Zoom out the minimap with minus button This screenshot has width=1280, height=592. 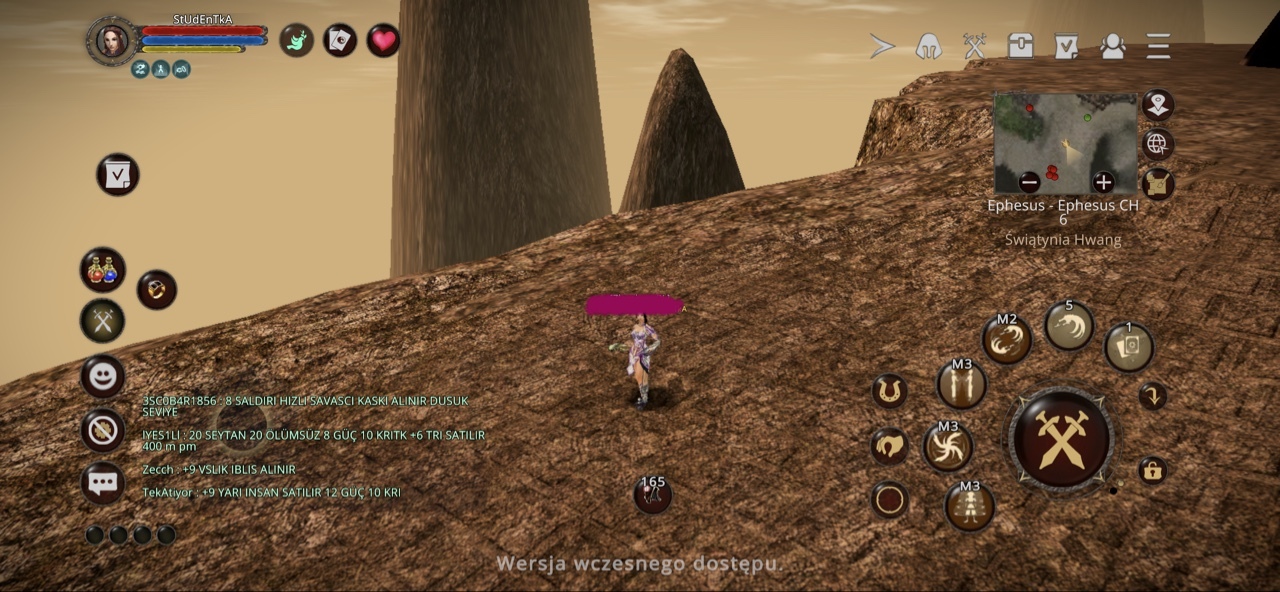[1029, 182]
